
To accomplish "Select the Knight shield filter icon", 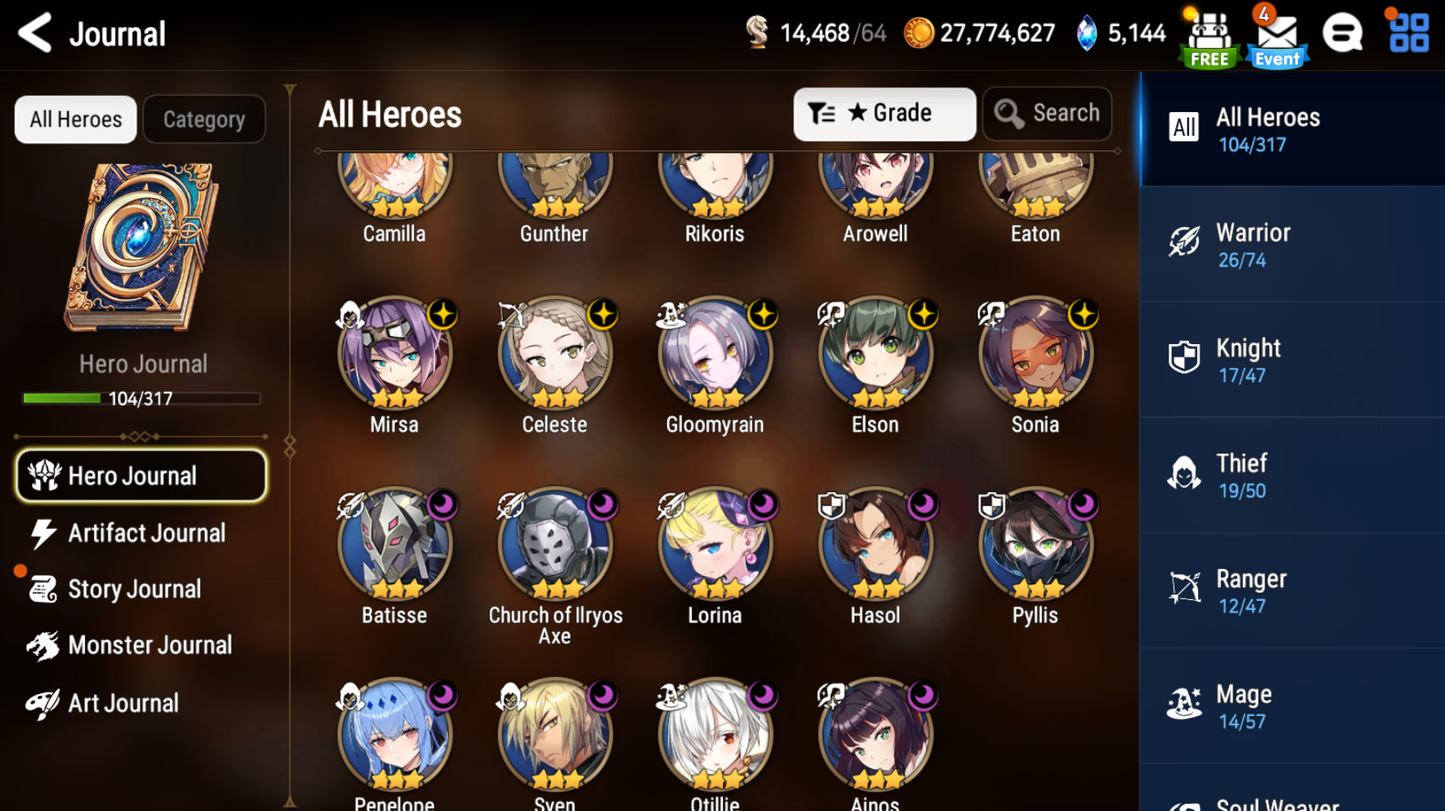I will pos(1185,358).
